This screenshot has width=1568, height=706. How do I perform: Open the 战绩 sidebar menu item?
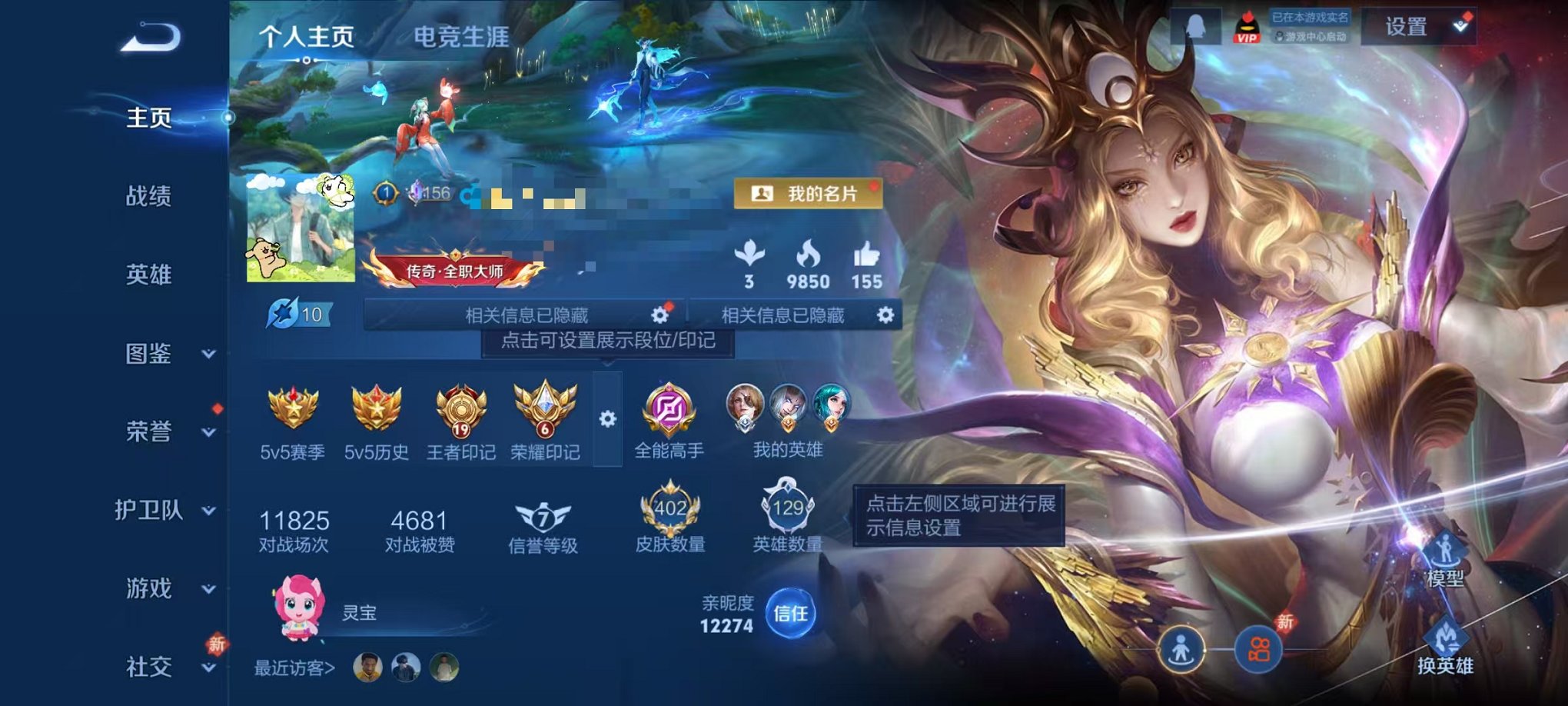point(151,198)
